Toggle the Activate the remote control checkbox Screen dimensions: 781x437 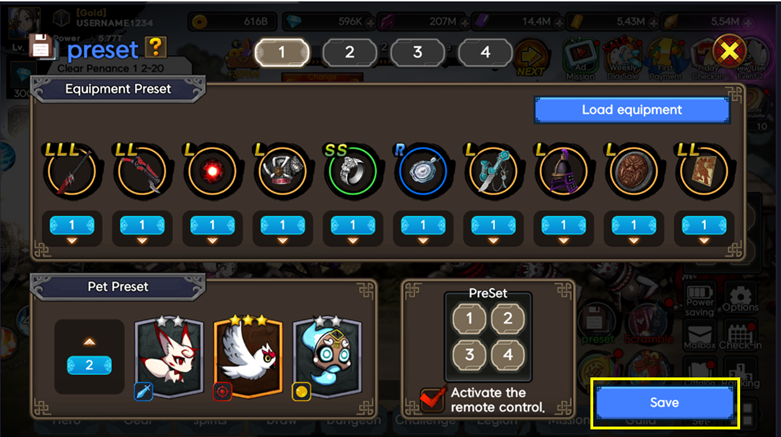(434, 400)
